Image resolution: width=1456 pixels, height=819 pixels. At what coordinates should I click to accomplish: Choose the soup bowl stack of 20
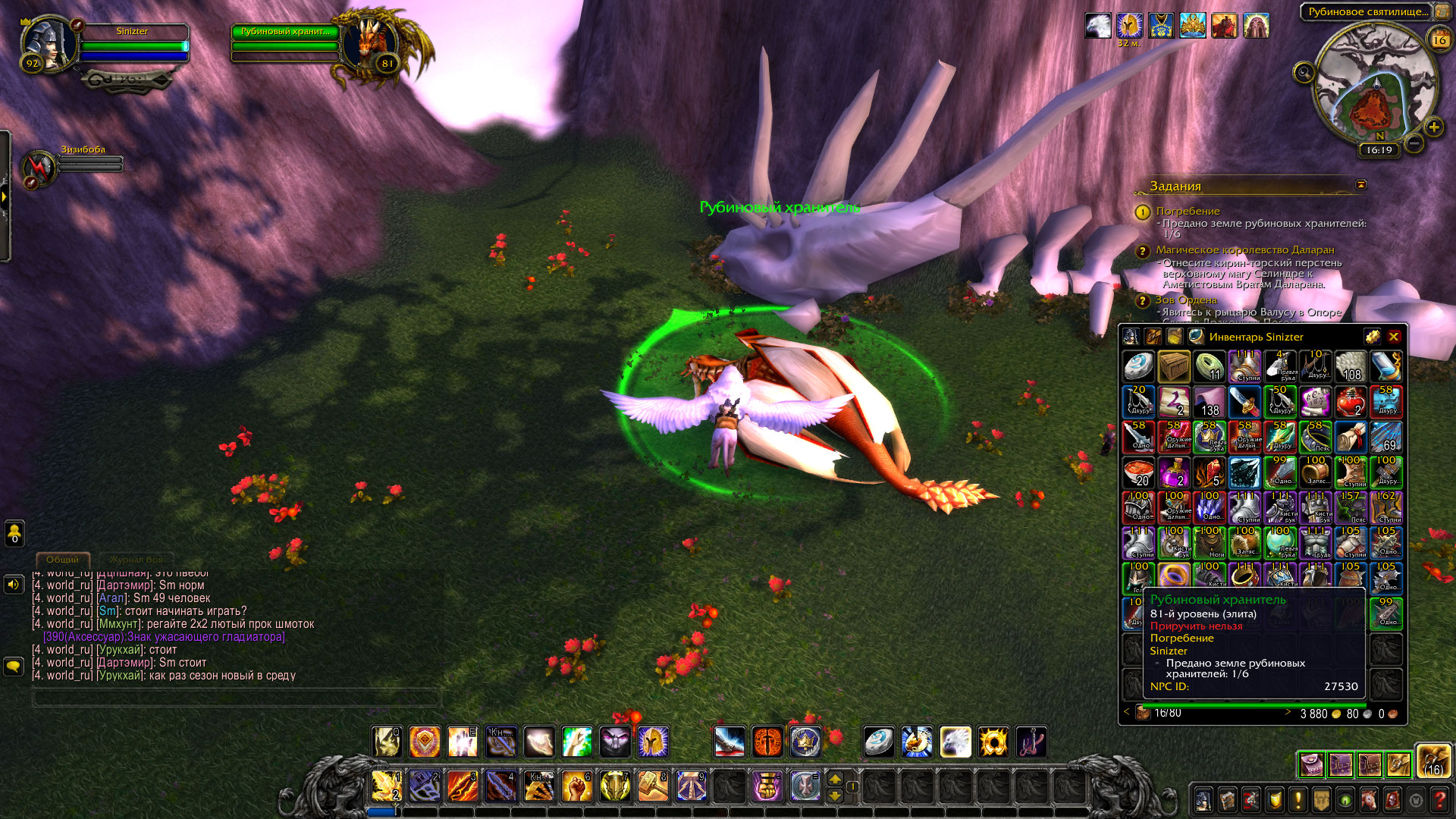(1138, 472)
